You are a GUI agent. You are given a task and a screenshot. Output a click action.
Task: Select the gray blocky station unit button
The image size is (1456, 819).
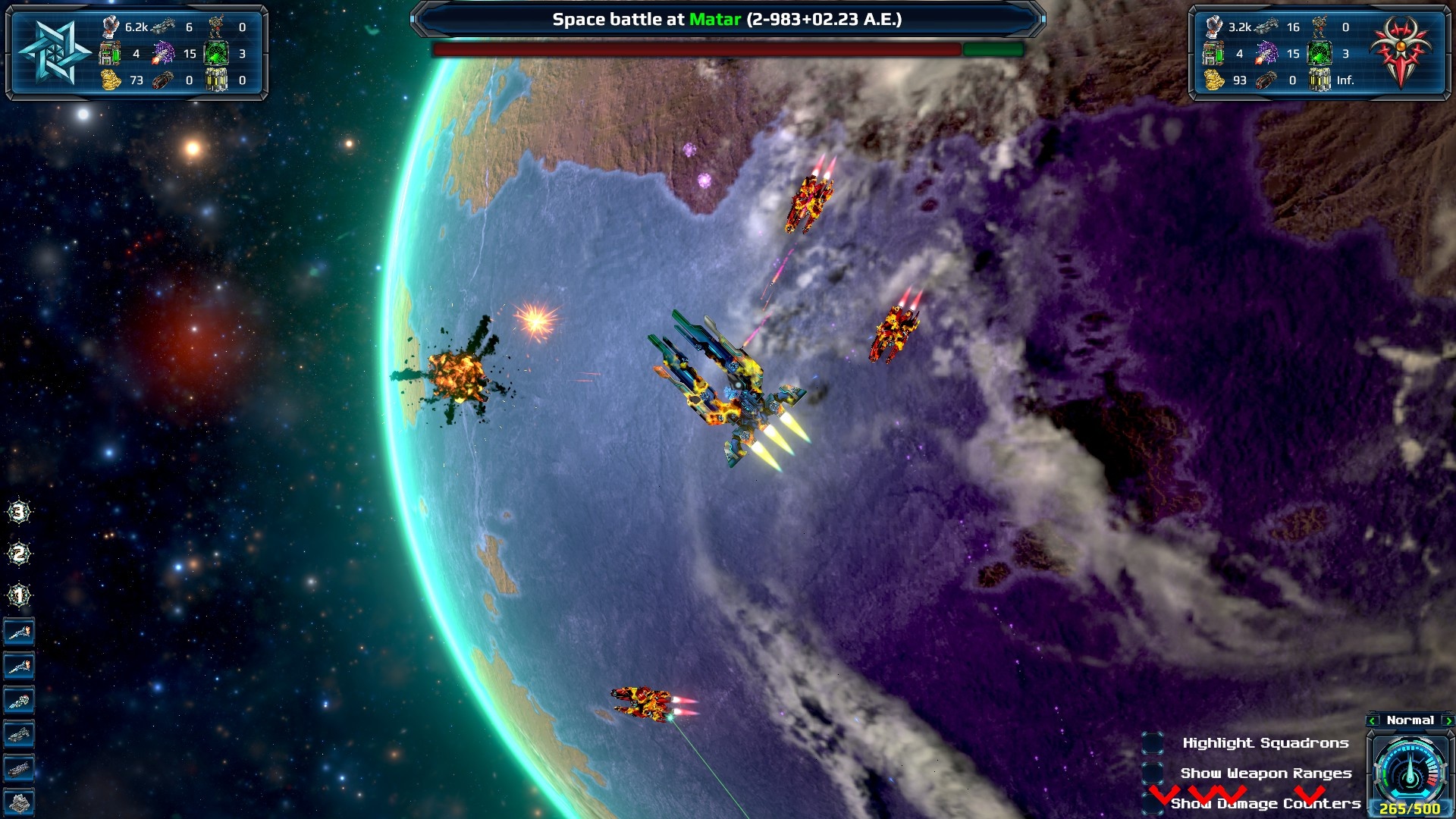coord(19,802)
